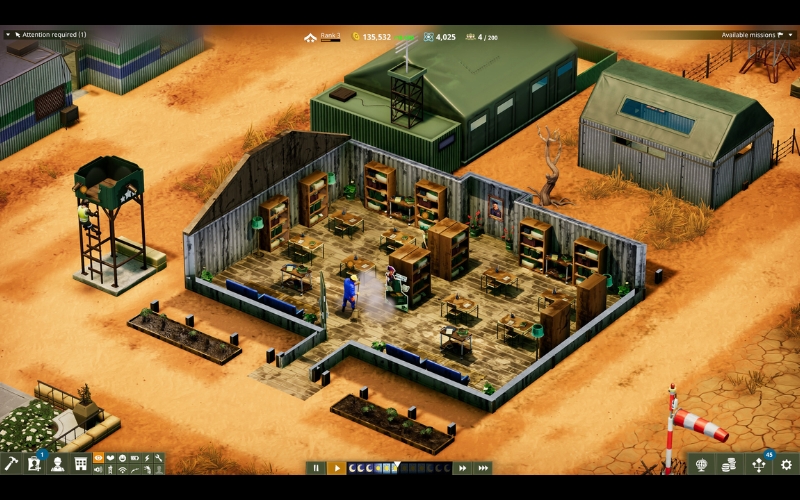Image resolution: width=800 pixels, height=500 pixels.
Task: Toggle the eye visibility overlay
Action: tap(99, 458)
